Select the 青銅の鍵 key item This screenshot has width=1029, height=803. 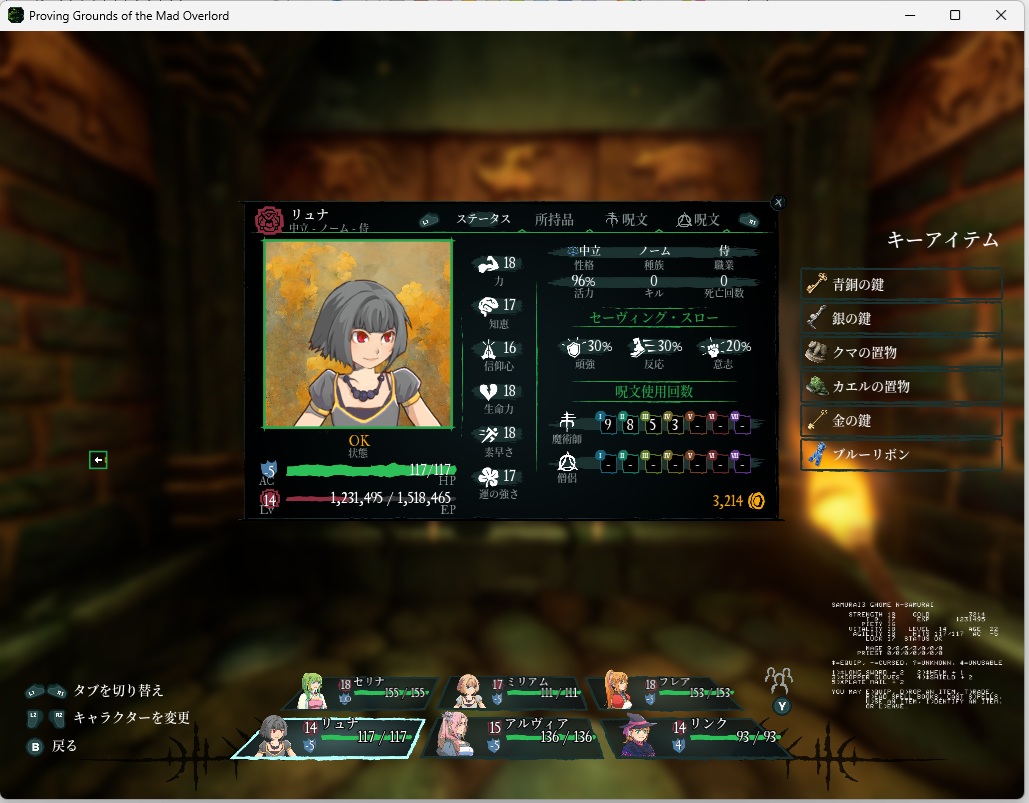coord(901,284)
